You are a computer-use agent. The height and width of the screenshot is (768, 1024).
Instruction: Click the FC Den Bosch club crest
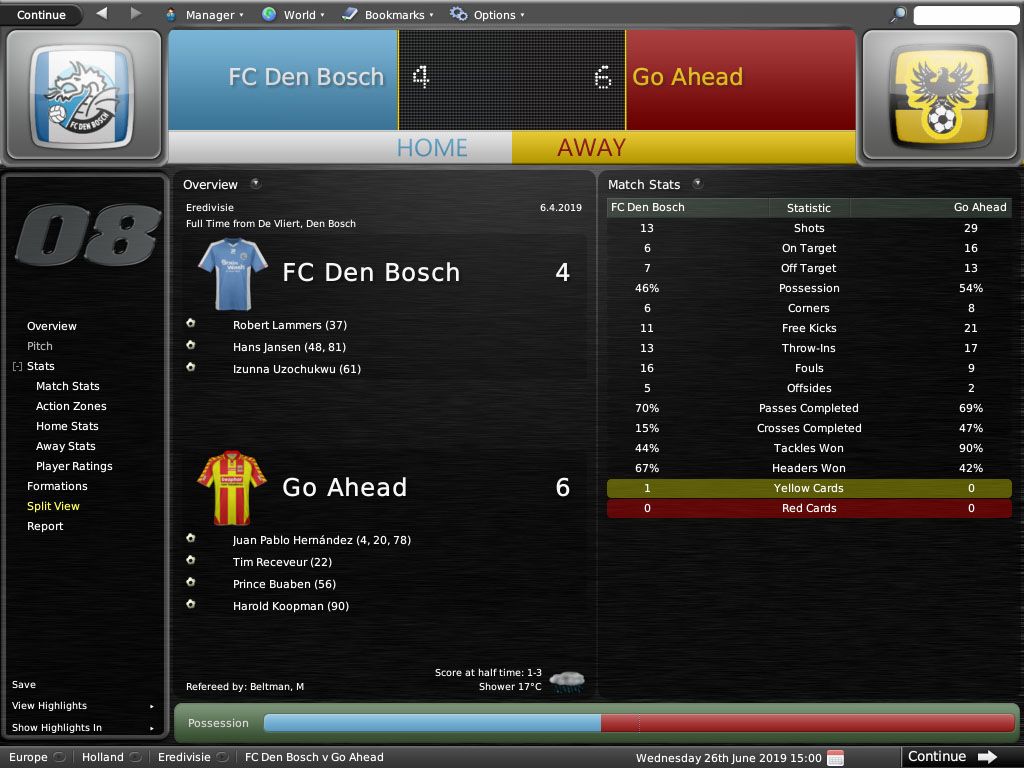coord(83,97)
